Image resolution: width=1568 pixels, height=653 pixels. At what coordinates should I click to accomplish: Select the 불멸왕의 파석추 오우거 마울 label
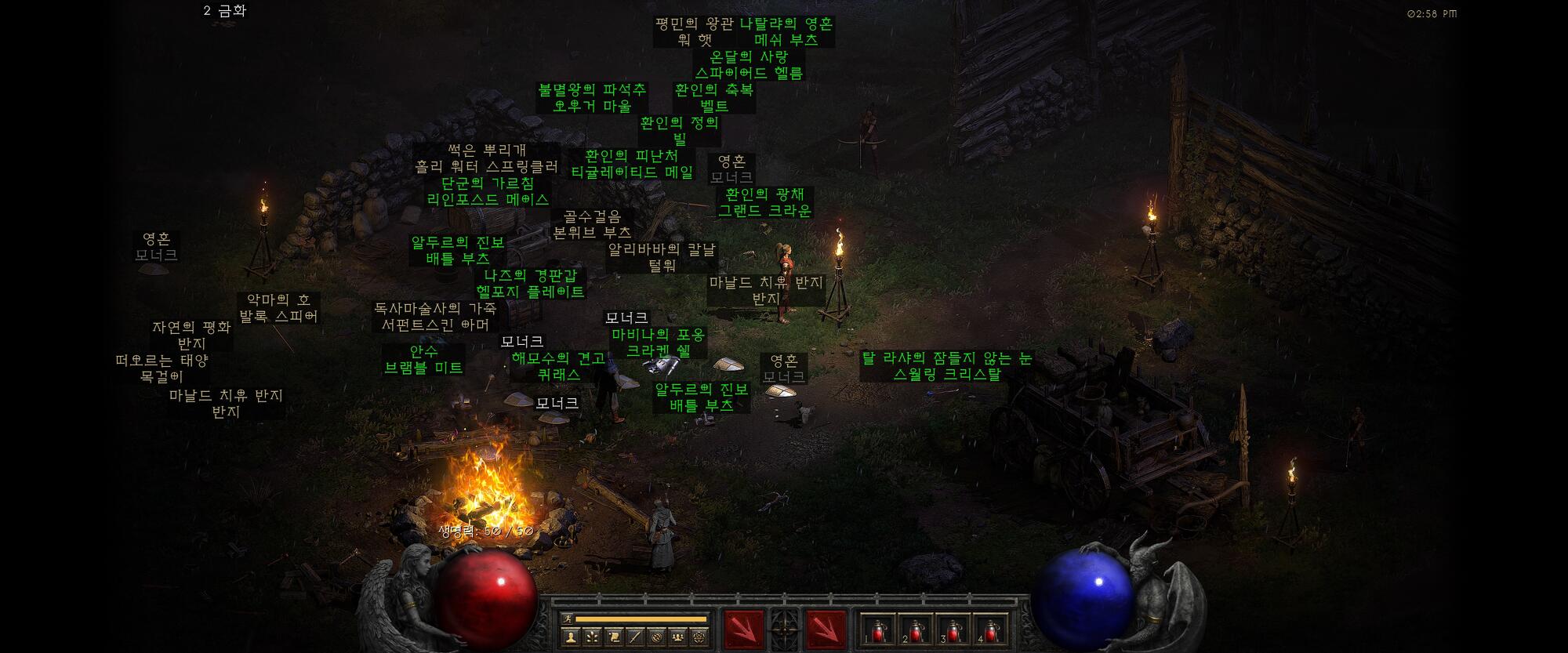pos(592,98)
